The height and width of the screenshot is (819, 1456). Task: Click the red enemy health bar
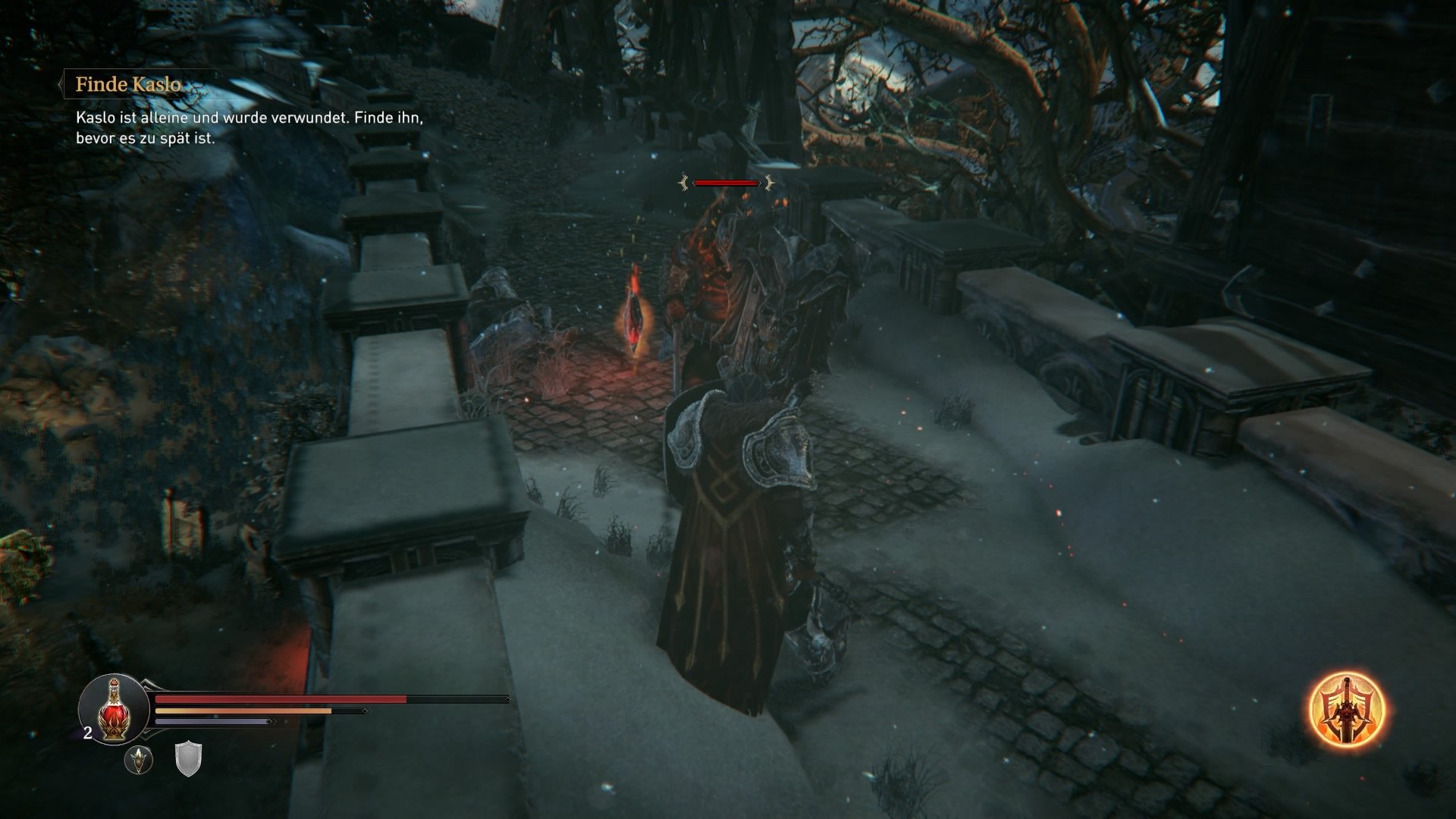click(x=726, y=182)
